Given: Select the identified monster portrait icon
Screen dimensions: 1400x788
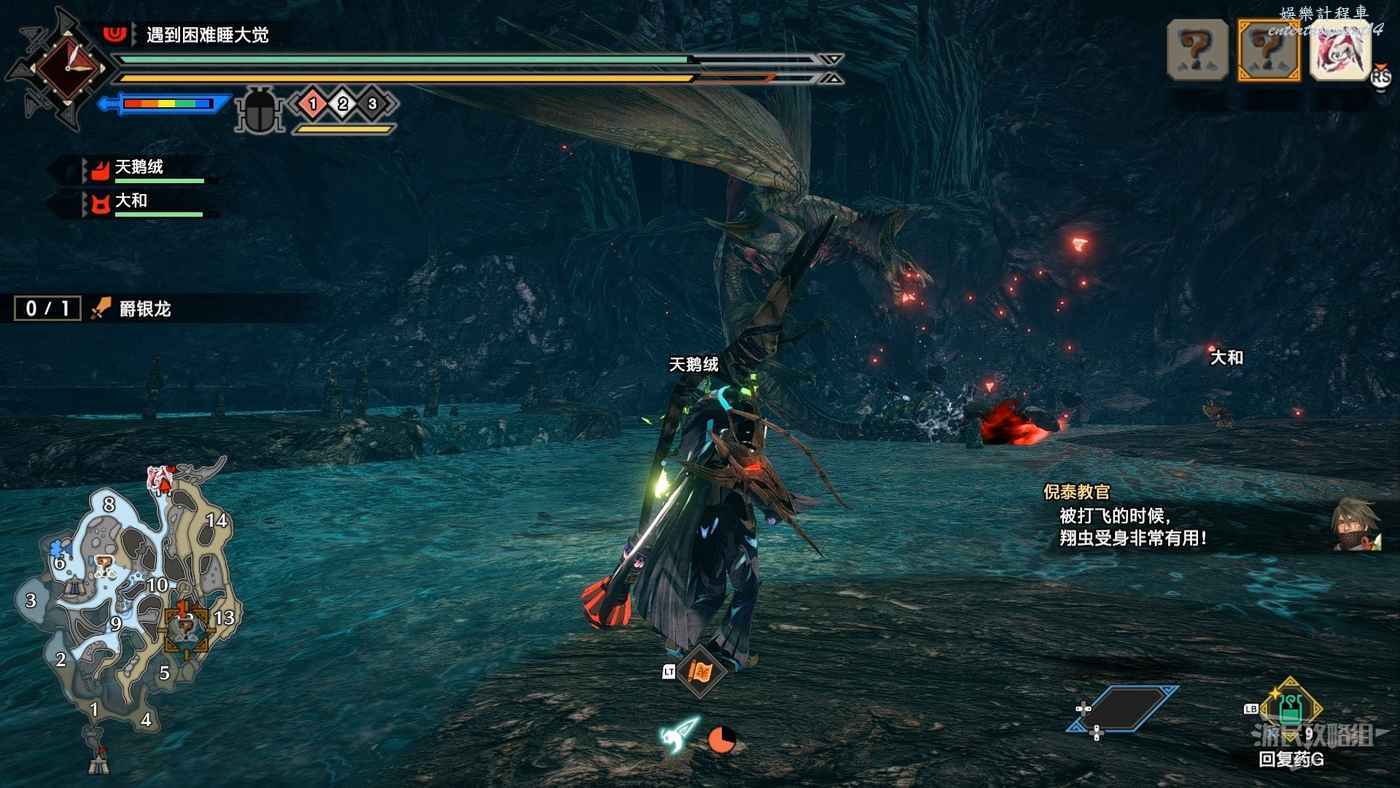Looking at the screenshot, I should coord(1340,50).
